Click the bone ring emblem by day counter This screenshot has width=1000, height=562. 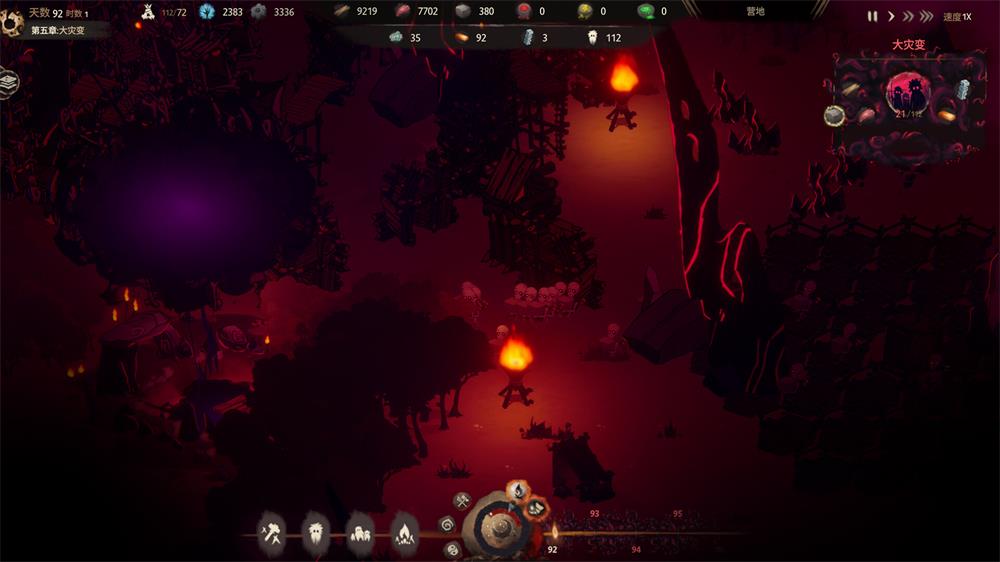click(x=12, y=20)
